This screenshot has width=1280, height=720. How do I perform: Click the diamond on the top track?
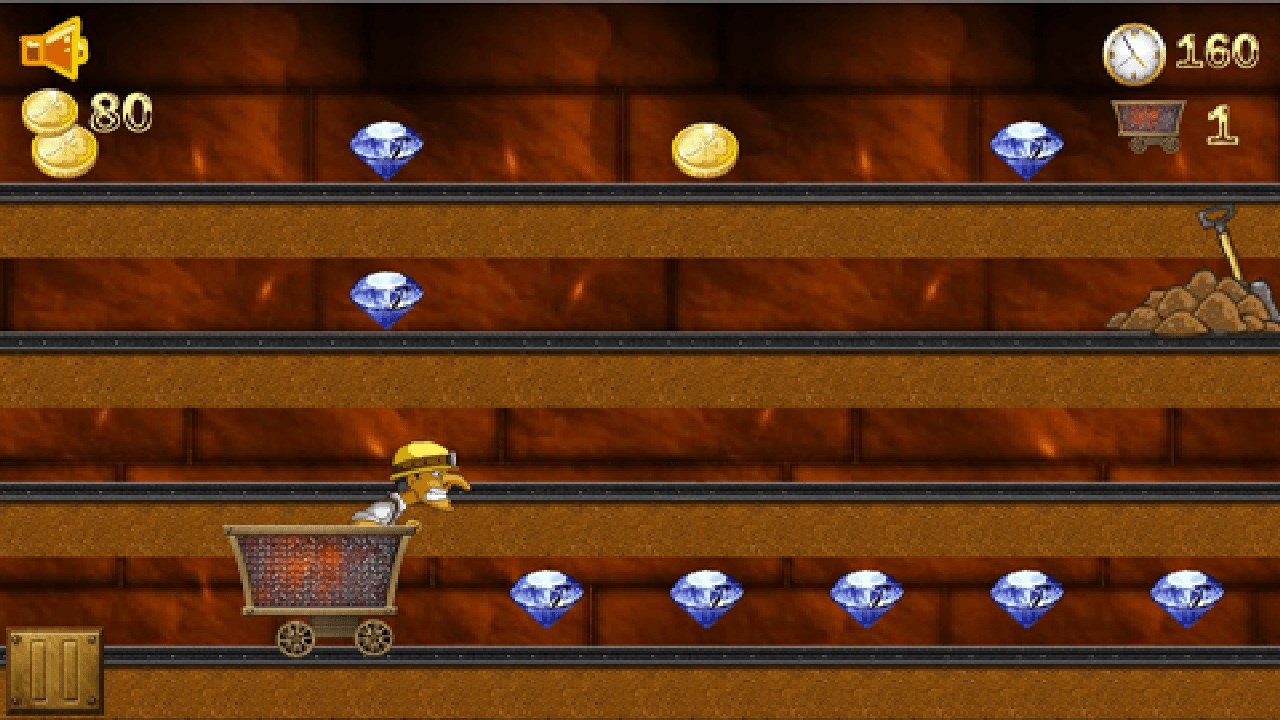[388, 147]
